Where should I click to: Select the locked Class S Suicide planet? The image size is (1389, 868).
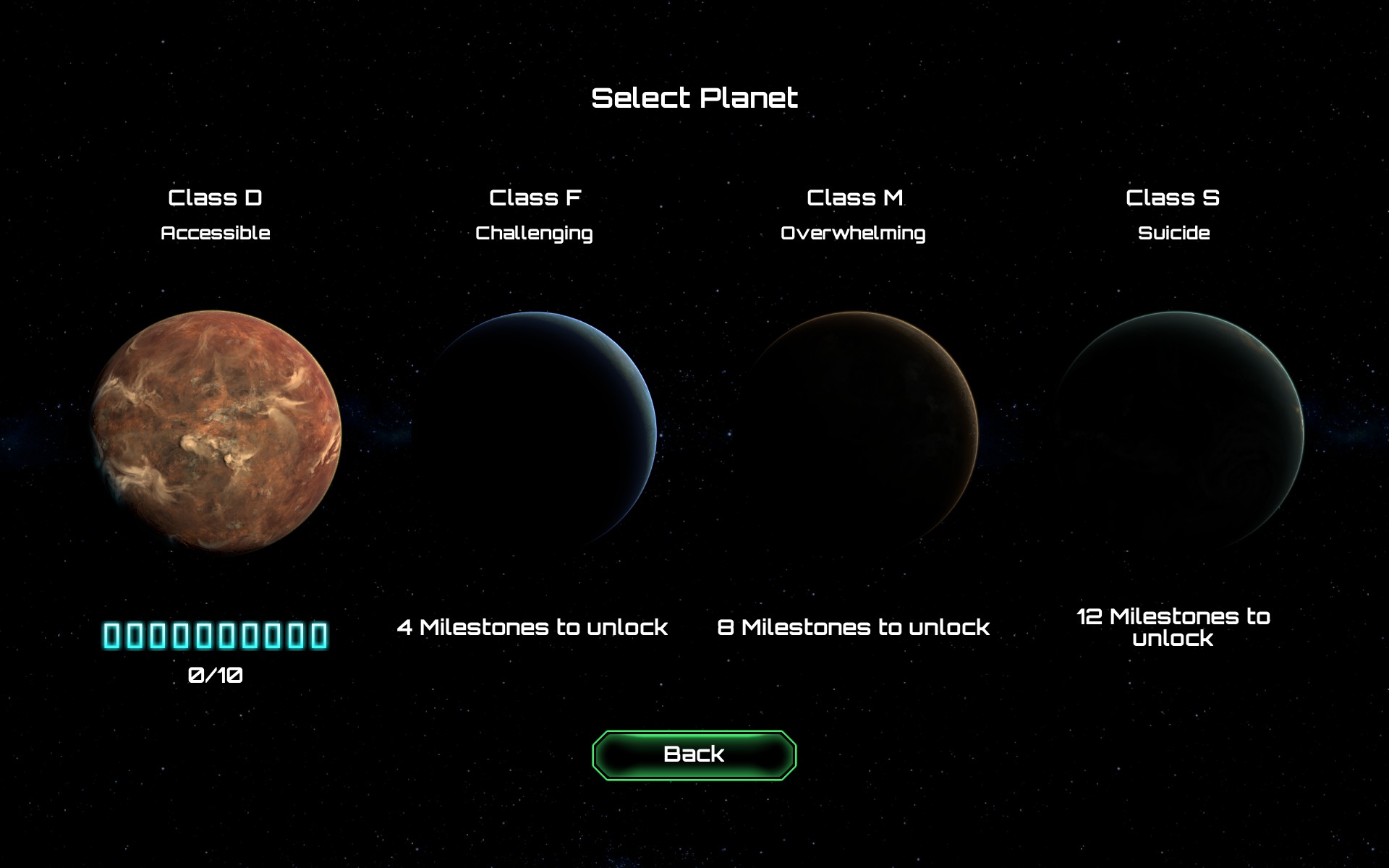(1175, 433)
